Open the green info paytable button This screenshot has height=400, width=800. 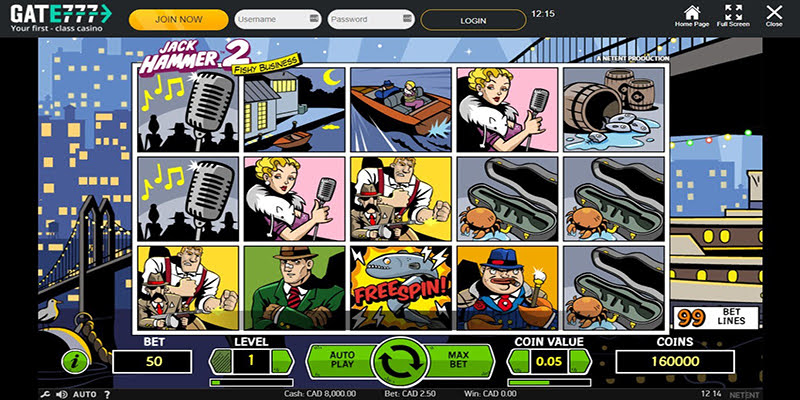(x=73, y=361)
